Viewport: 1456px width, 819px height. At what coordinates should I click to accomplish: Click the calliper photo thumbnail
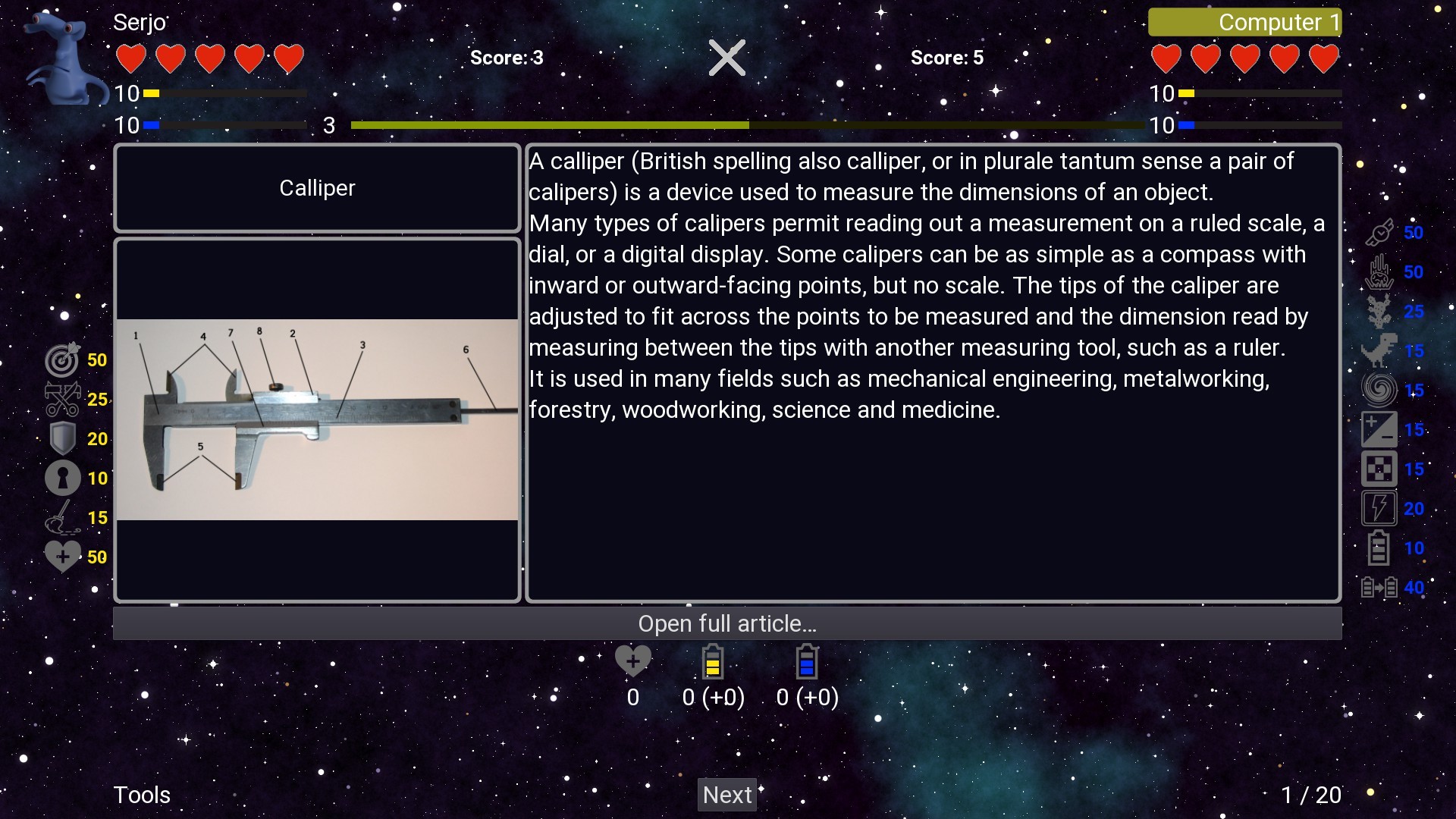coord(316,419)
